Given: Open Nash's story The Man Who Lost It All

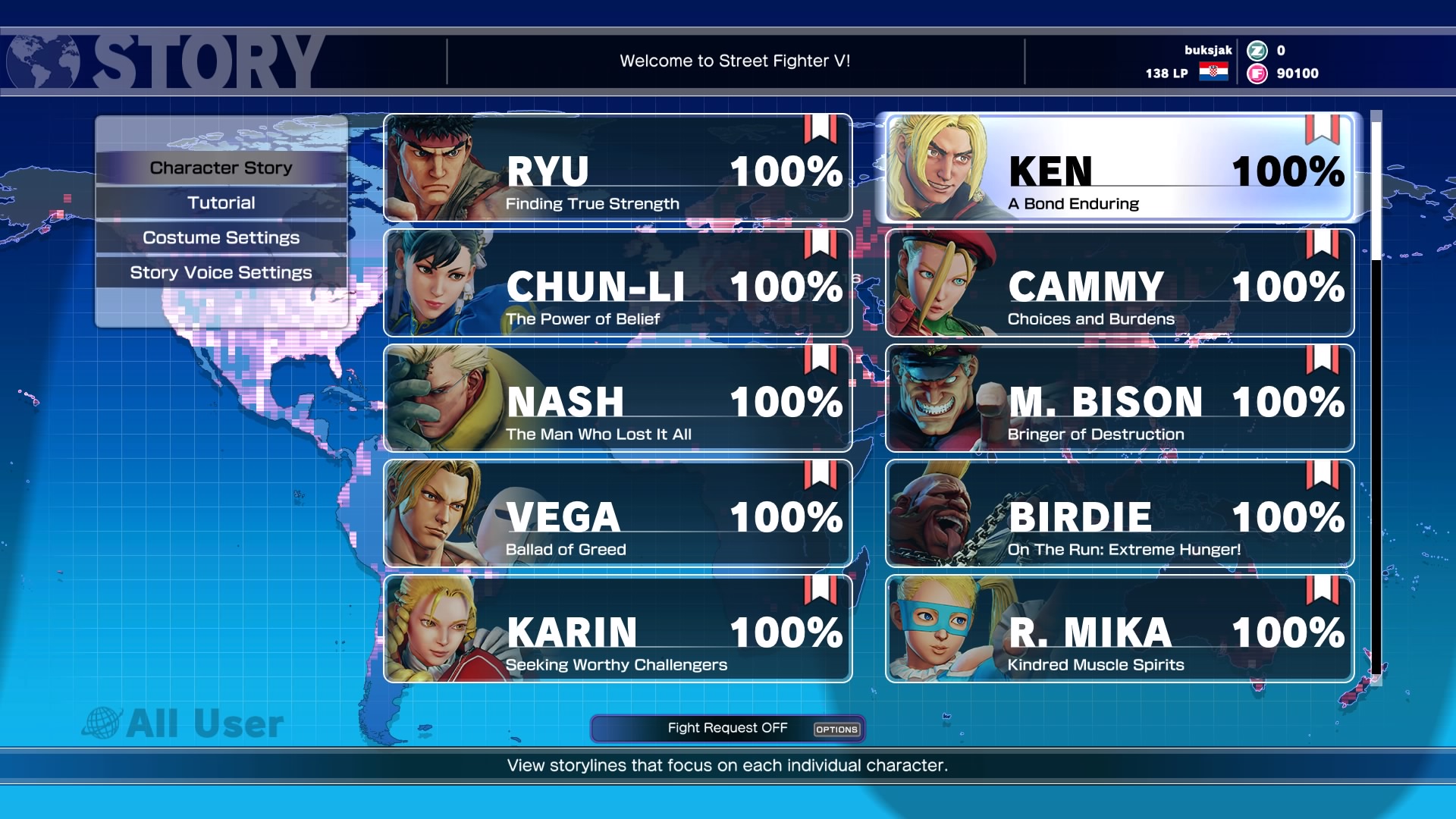Looking at the screenshot, I should pos(617,399).
